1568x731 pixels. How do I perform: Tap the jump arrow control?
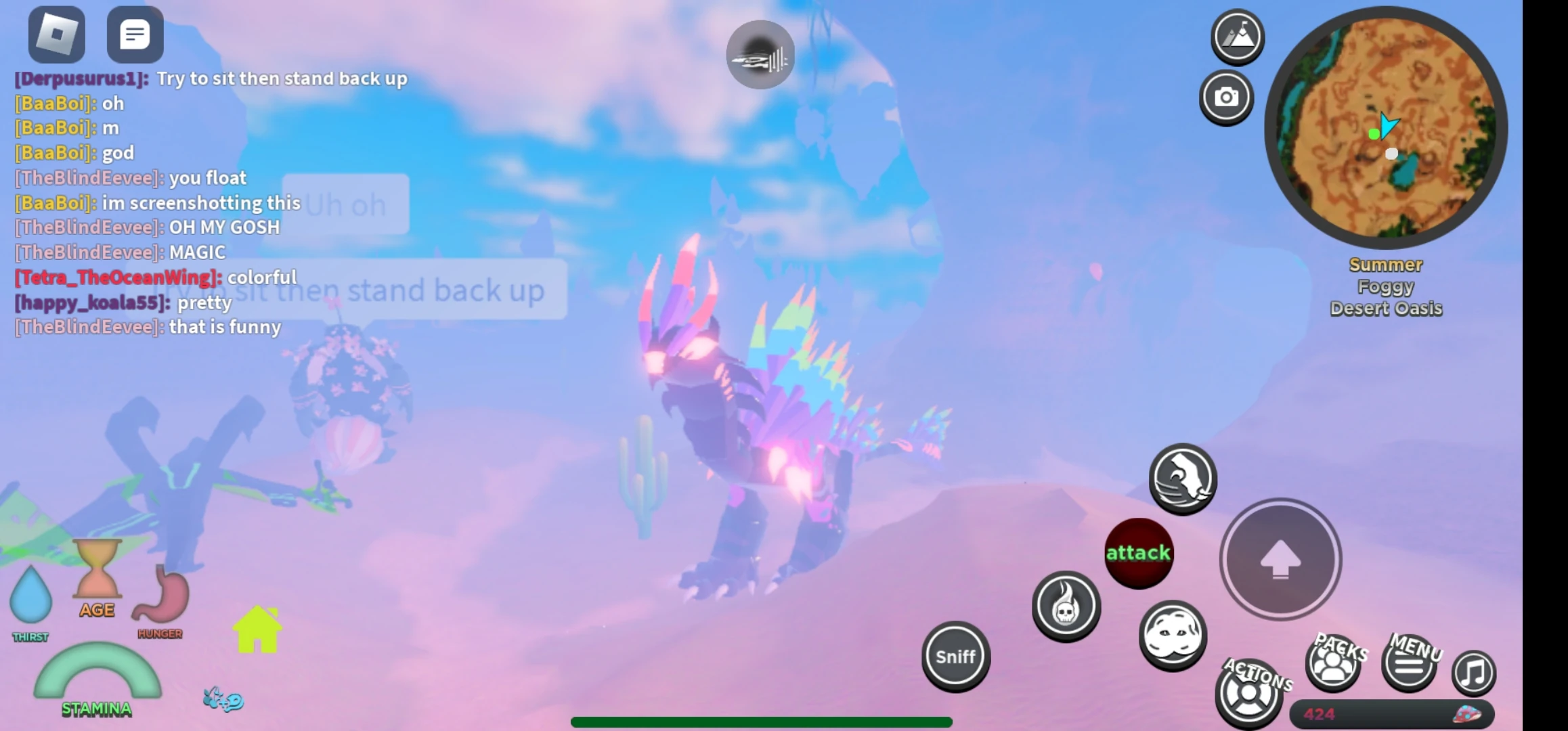[x=1280, y=558]
